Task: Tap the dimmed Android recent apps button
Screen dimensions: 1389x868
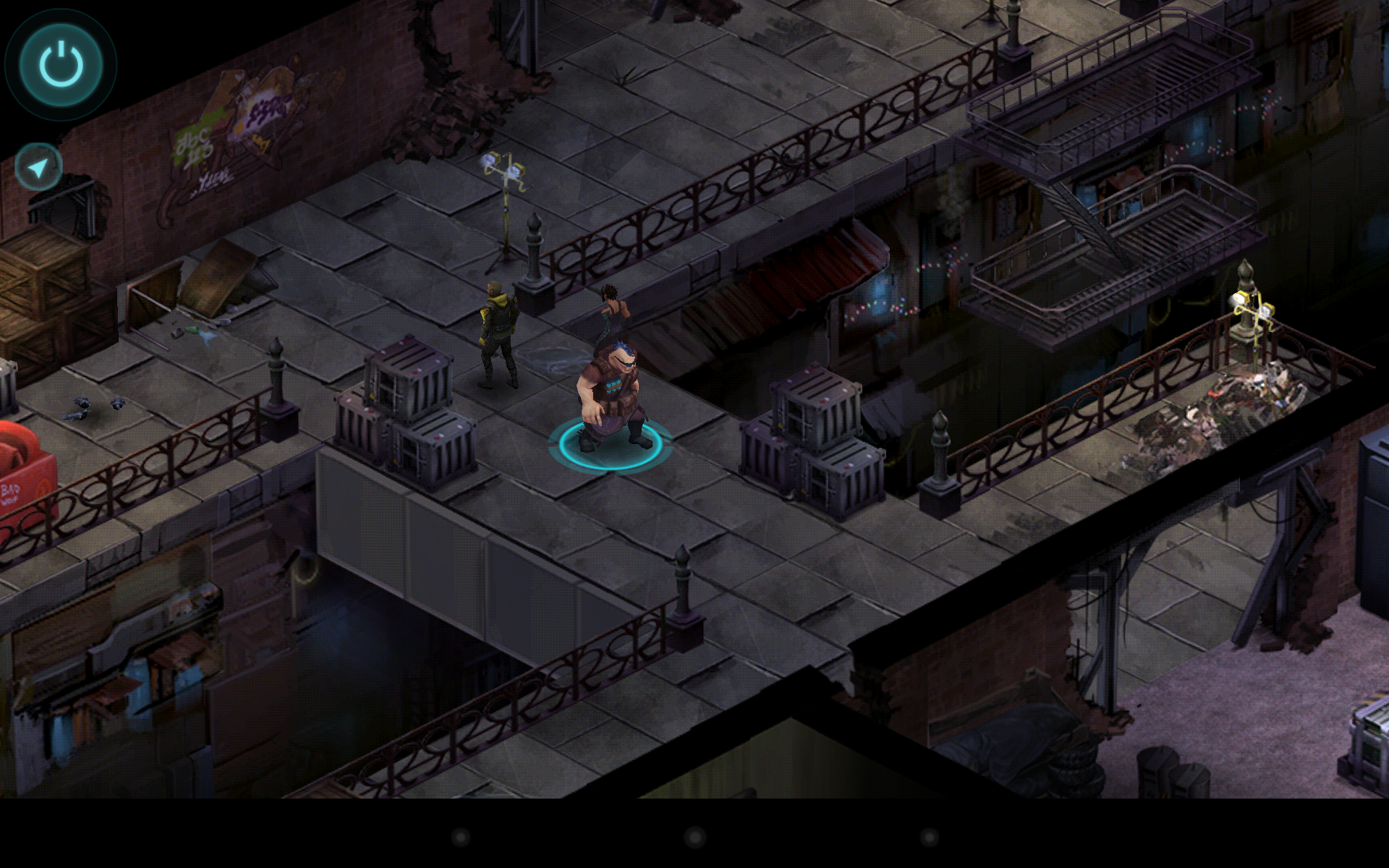Action: click(x=928, y=836)
